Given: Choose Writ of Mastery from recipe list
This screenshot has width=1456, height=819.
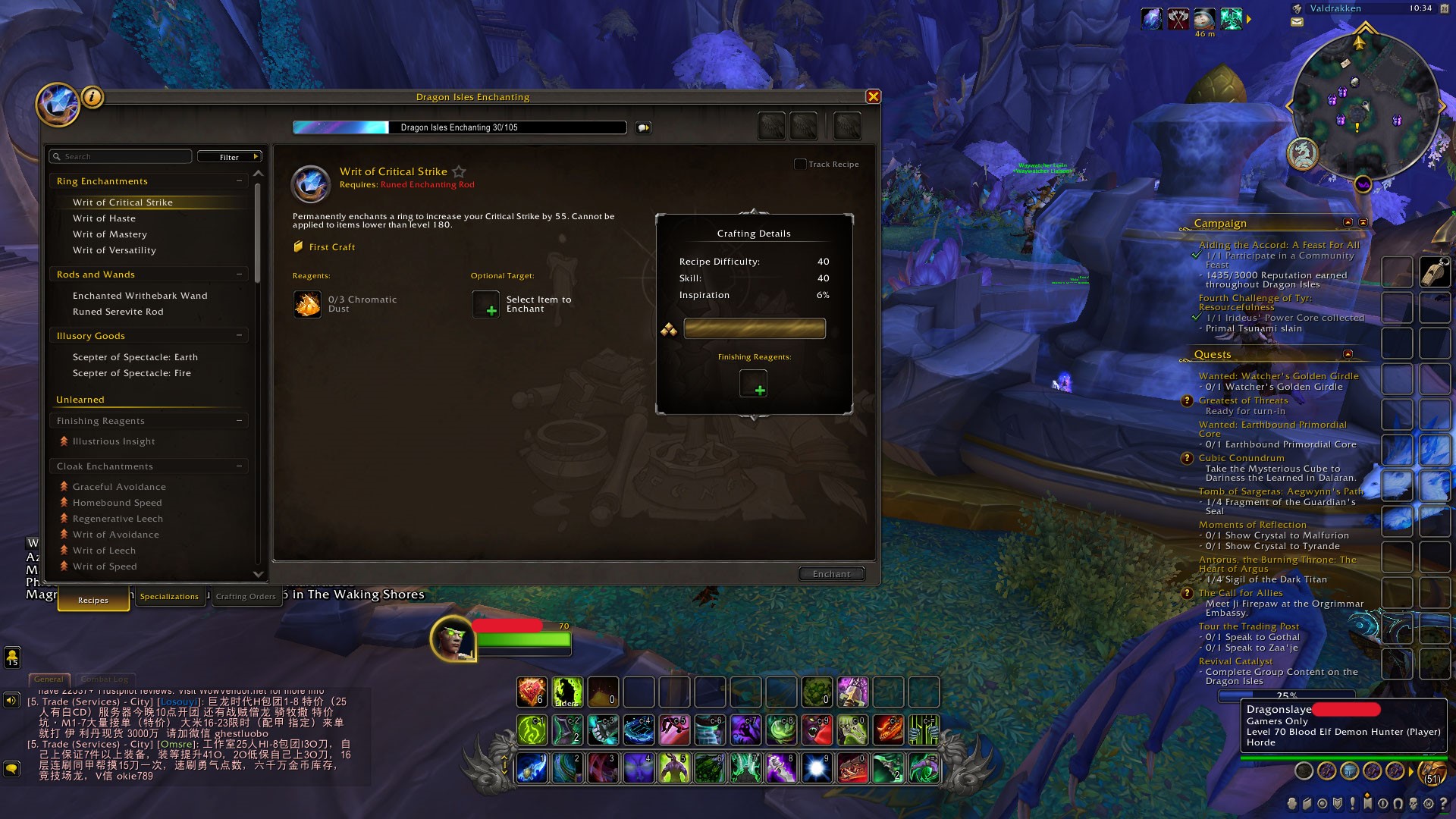Looking at the screenshot, I should point(110,234).
